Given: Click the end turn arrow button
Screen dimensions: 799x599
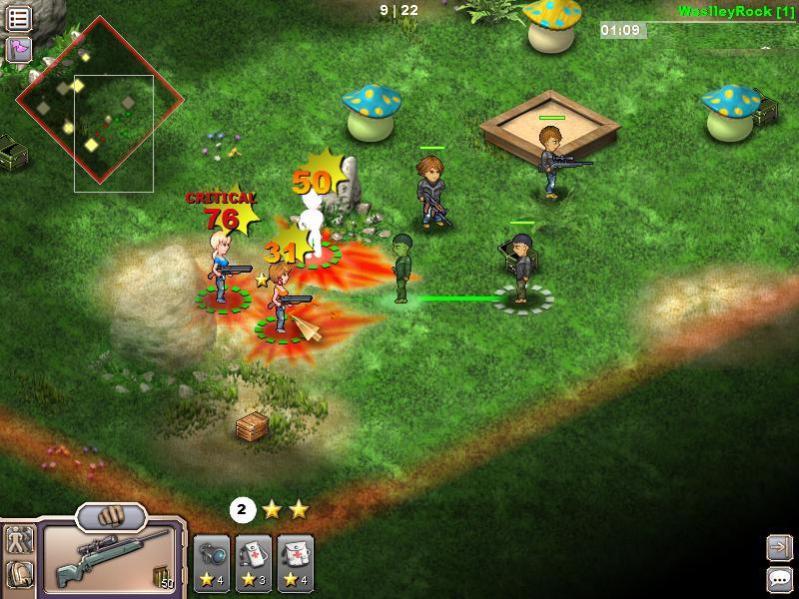Looking at the screenshot, I should click(x=779, y=546).
